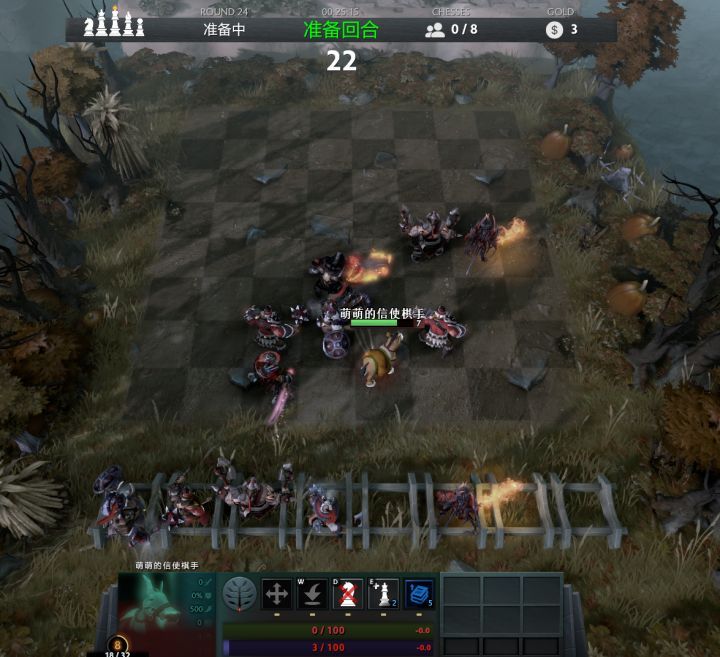Use the recruit chess piece ability
This screenshot has width=720, height=657.
[x=383, y=594]
